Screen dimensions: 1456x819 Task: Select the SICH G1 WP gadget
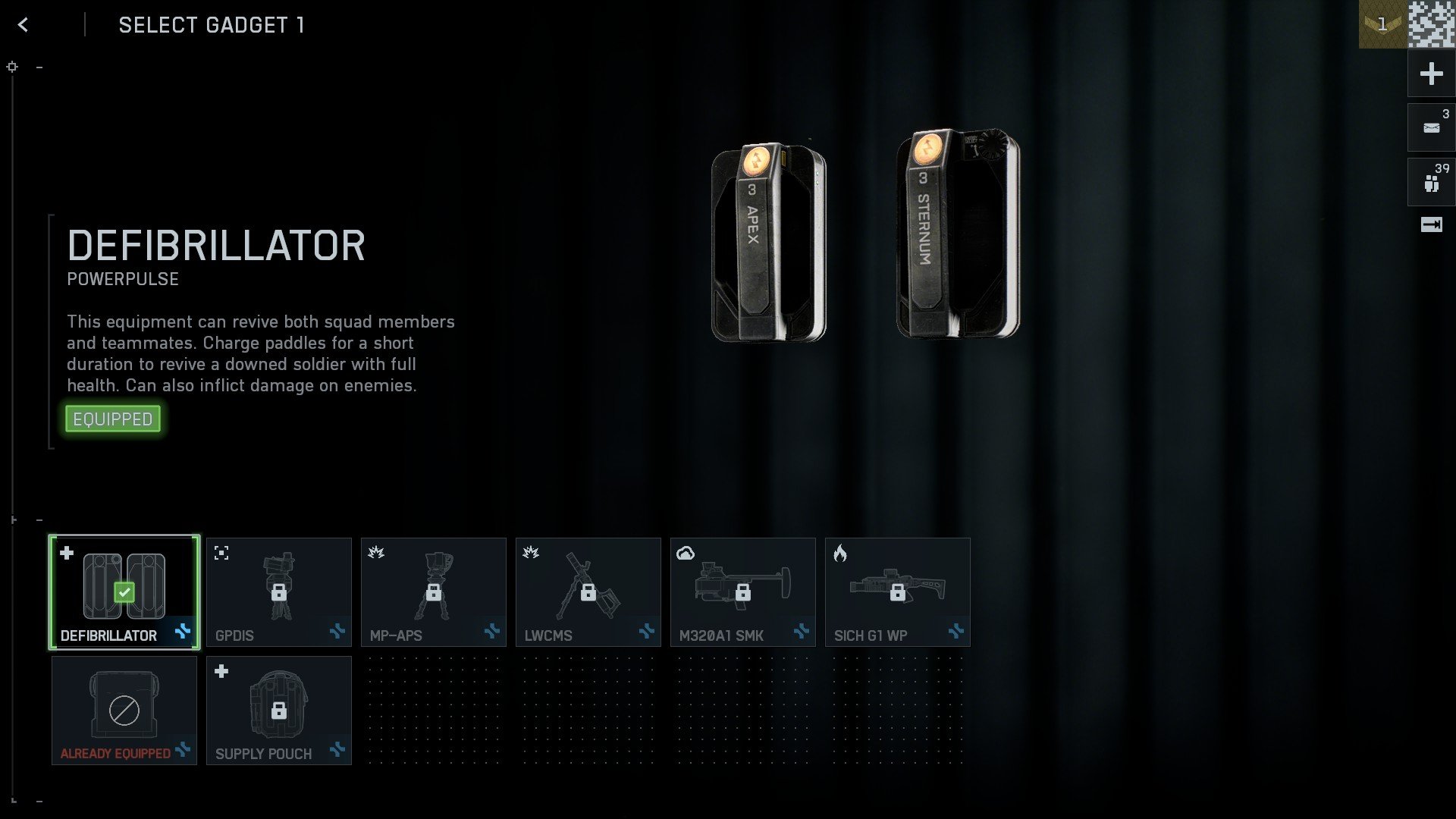point(897,591)
